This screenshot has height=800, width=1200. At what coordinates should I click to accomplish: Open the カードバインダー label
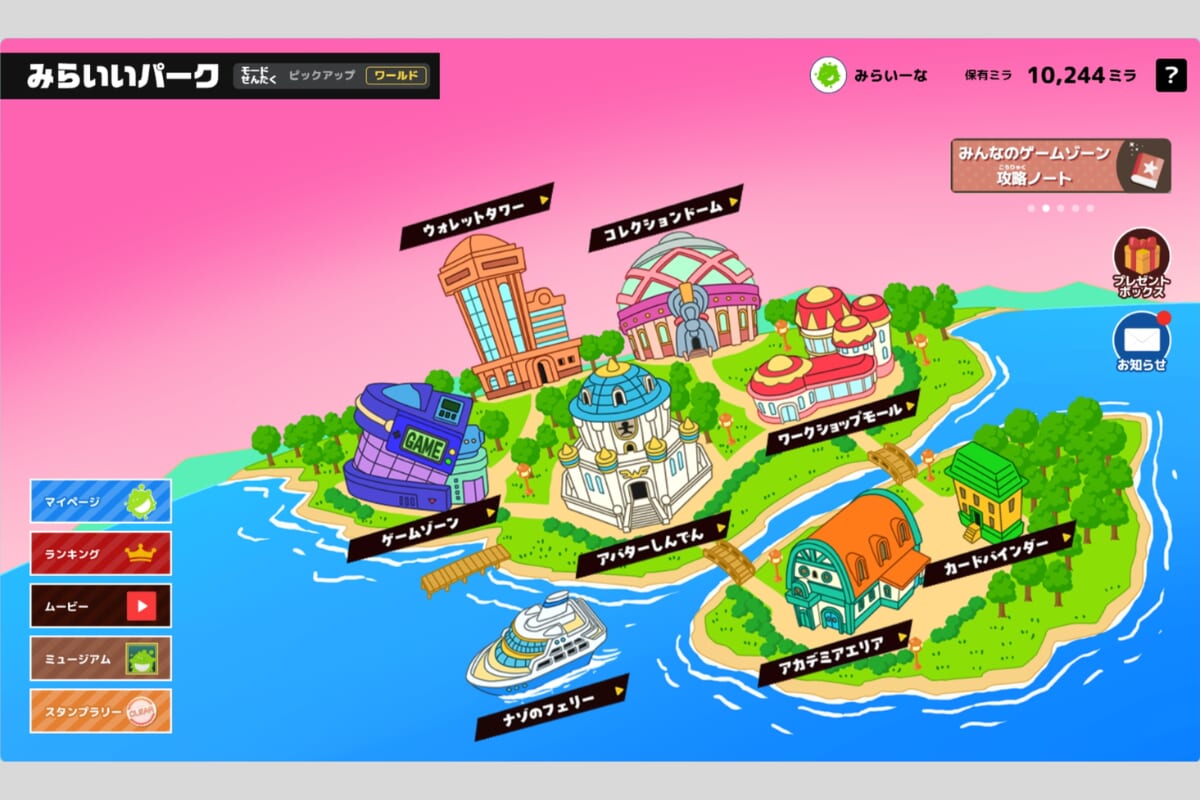click(999, 554)
